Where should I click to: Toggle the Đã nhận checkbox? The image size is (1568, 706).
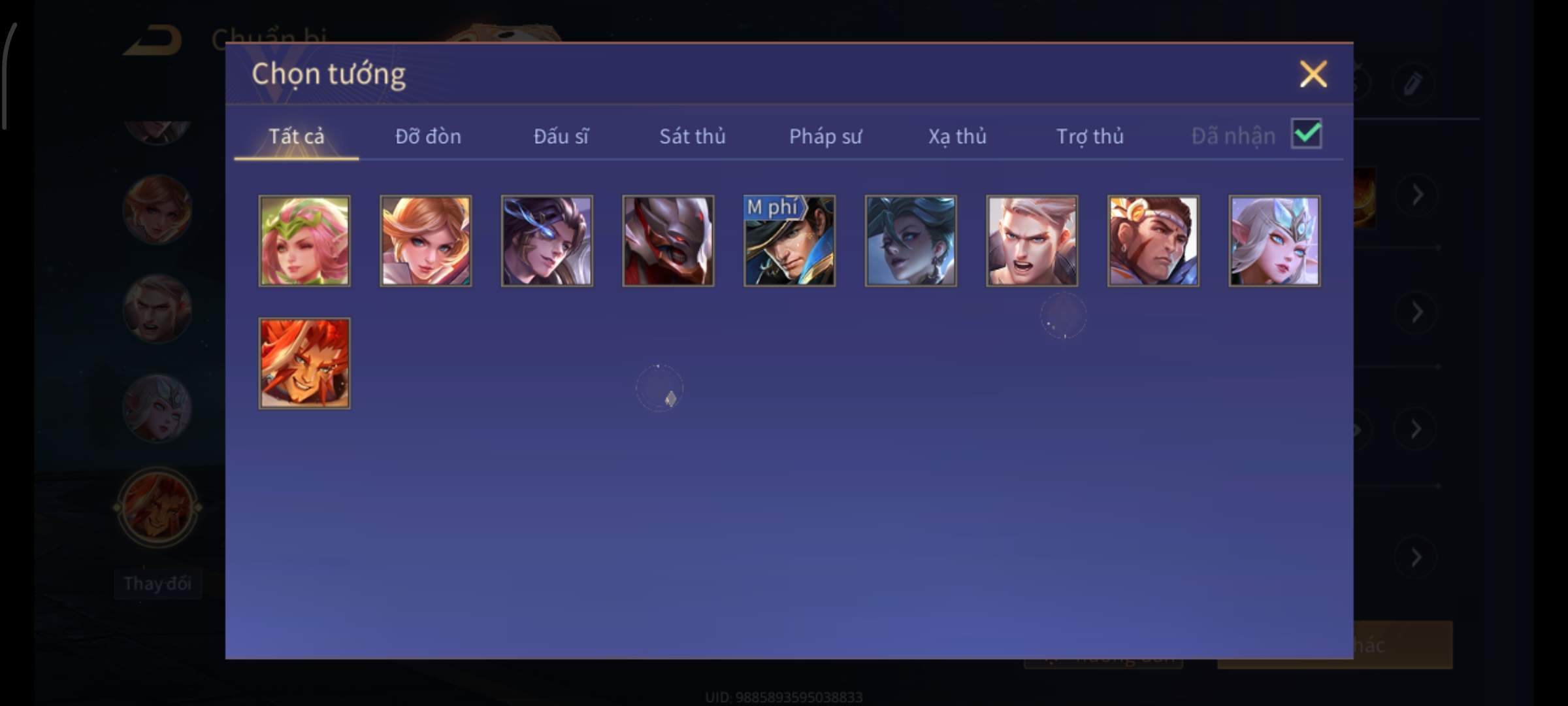[x=1306, y=134]
